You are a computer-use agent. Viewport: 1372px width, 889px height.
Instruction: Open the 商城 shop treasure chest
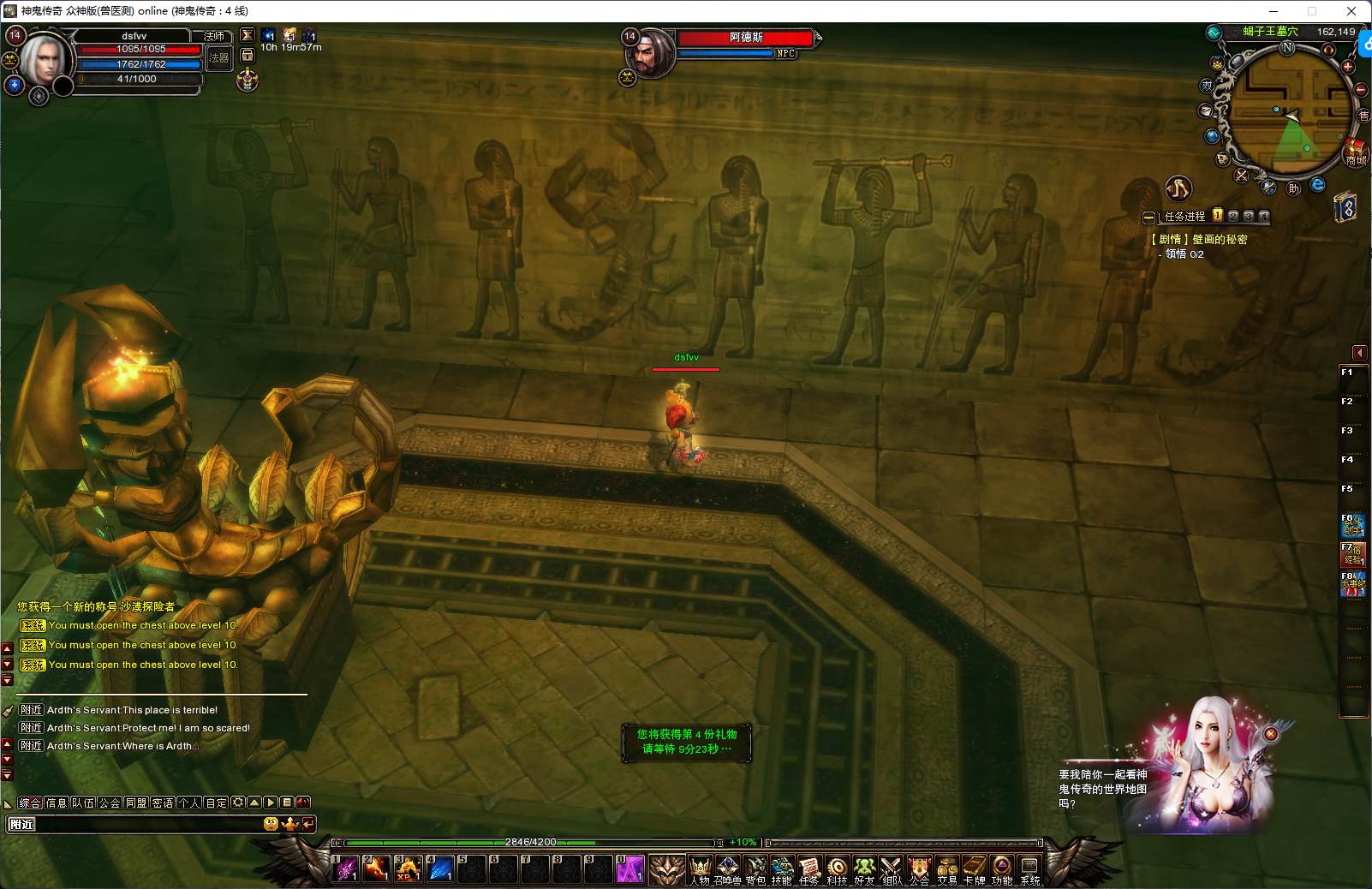(1355, 152)
